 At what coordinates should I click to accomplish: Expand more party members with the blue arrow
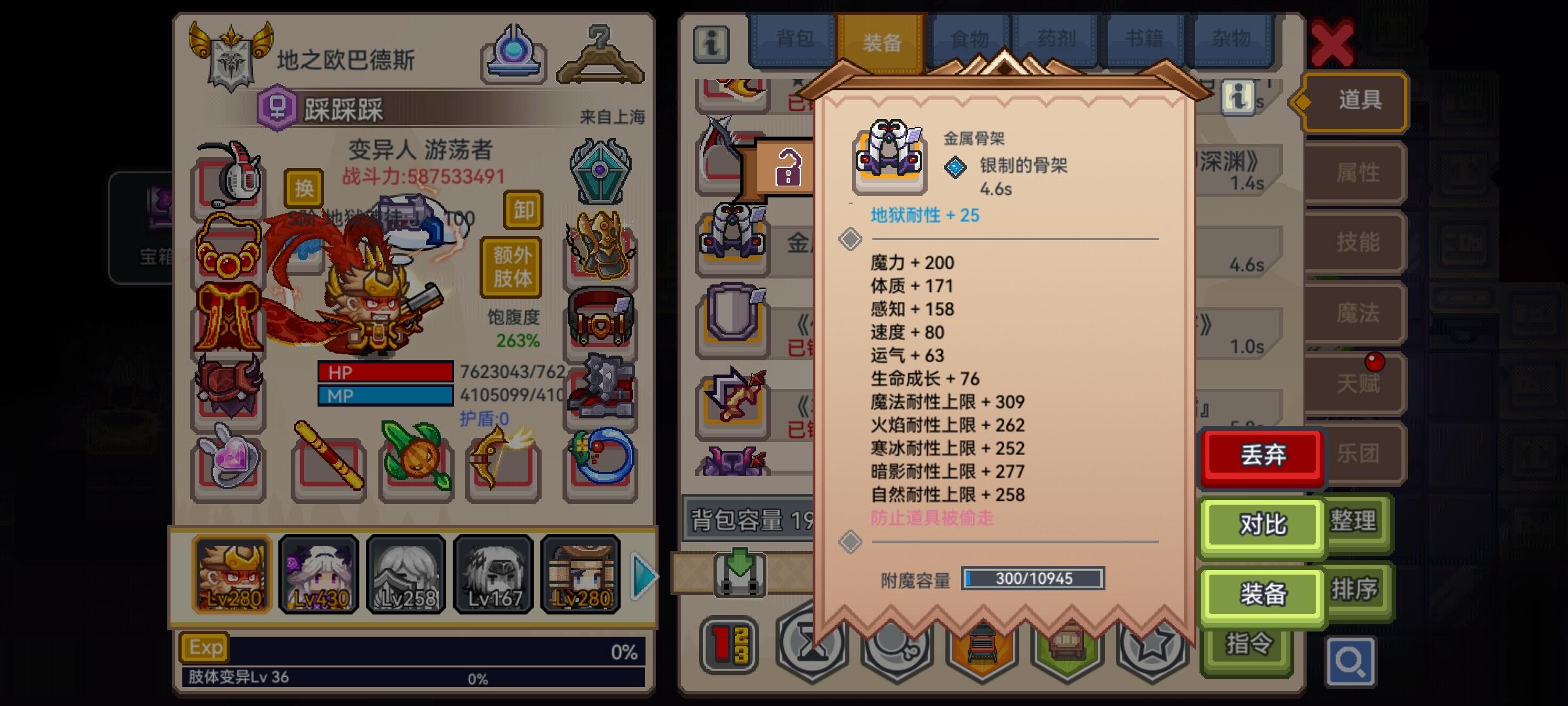[x=644, y=575]
